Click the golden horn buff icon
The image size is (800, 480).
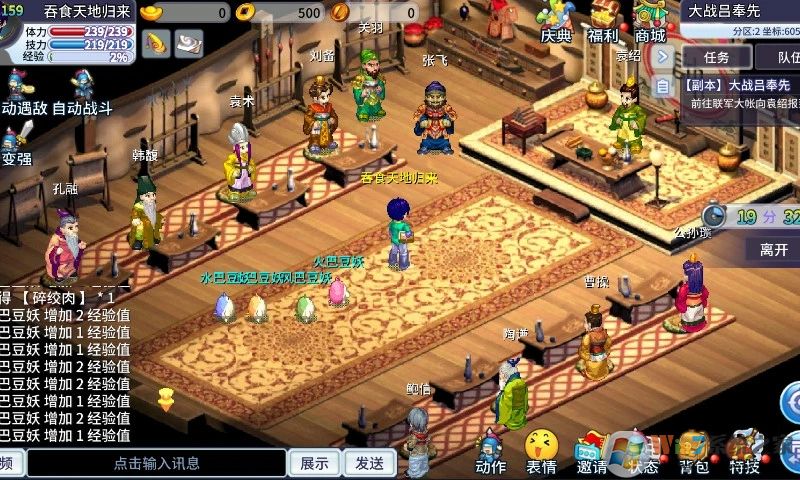(156, 43)
